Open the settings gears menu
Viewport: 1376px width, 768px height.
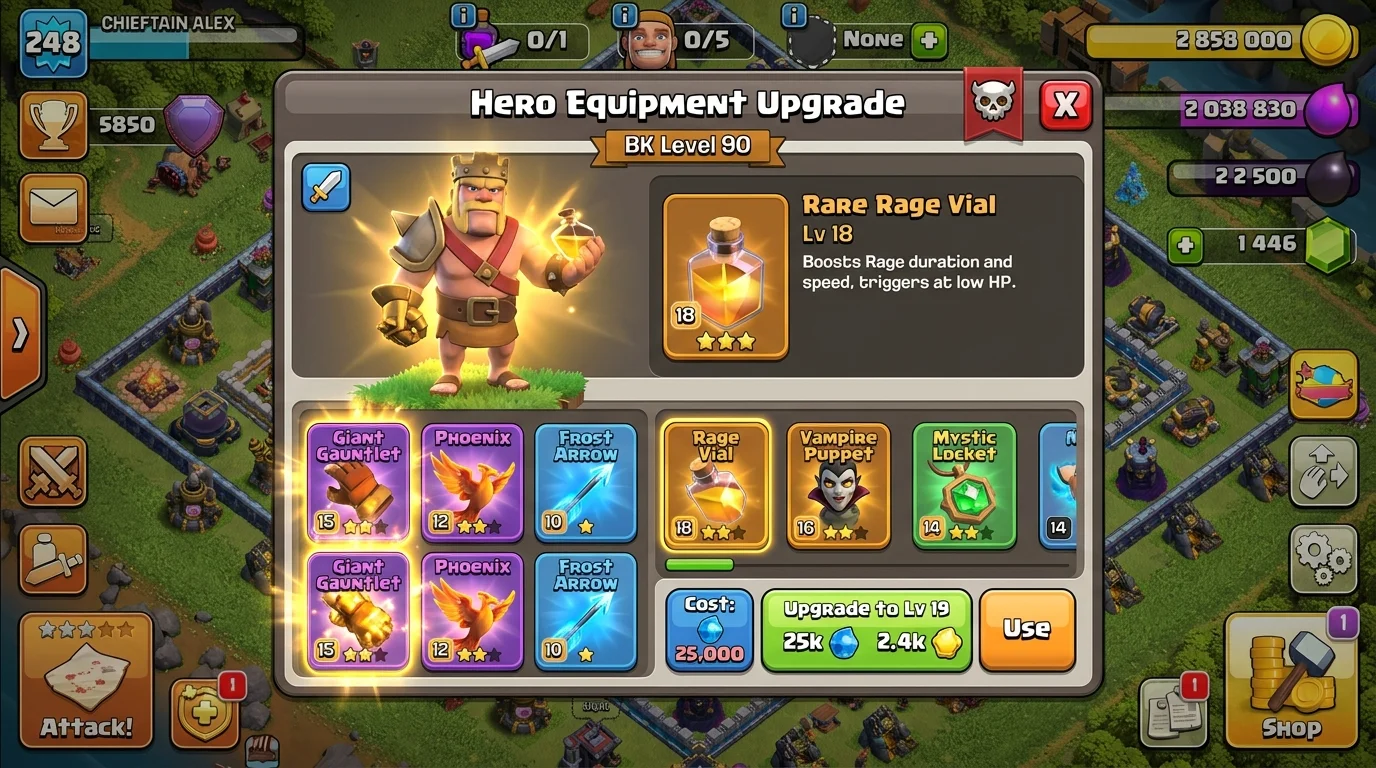coord(1323,558)
